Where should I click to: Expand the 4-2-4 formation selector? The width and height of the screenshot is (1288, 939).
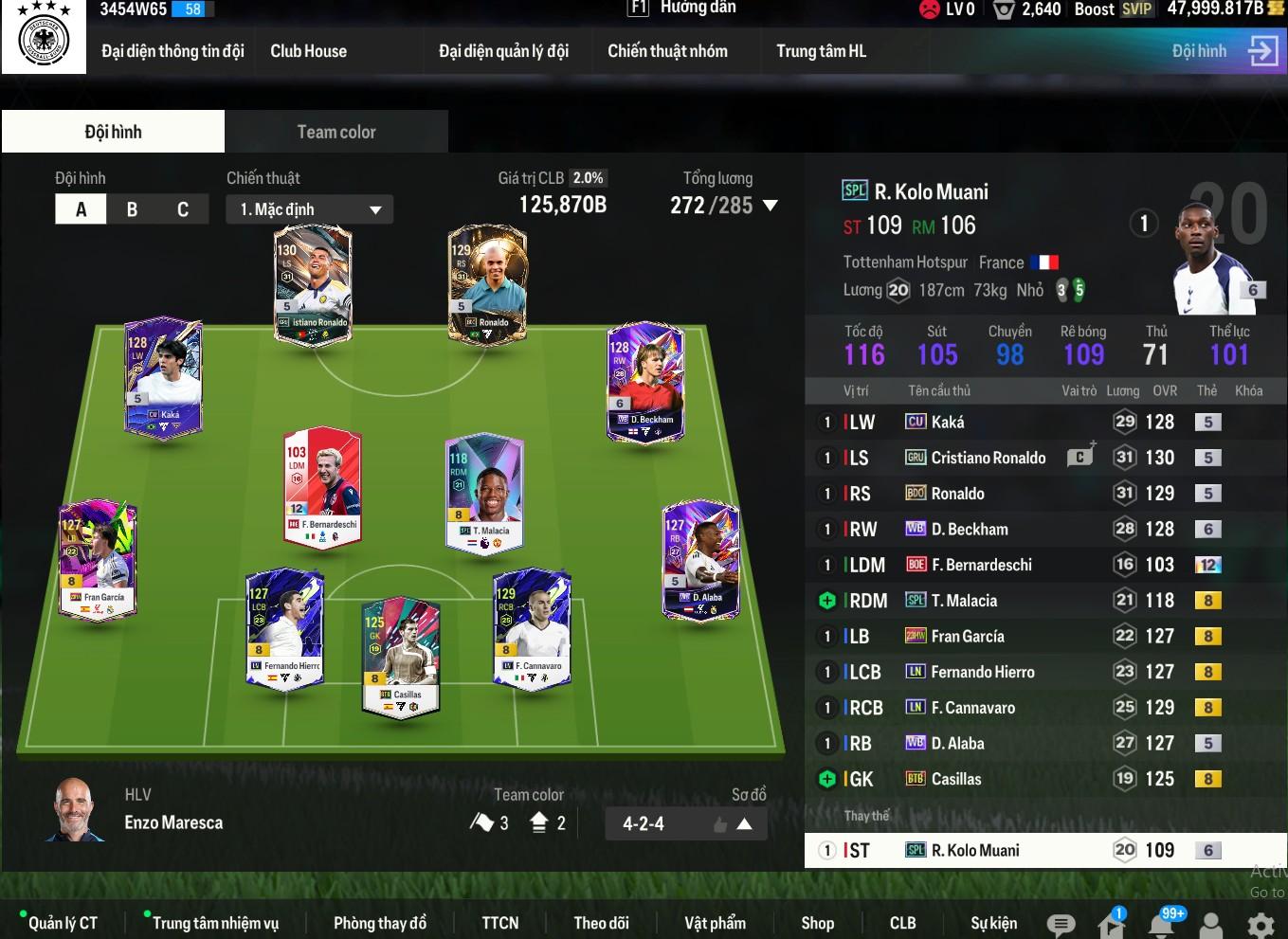click(744, 824)
